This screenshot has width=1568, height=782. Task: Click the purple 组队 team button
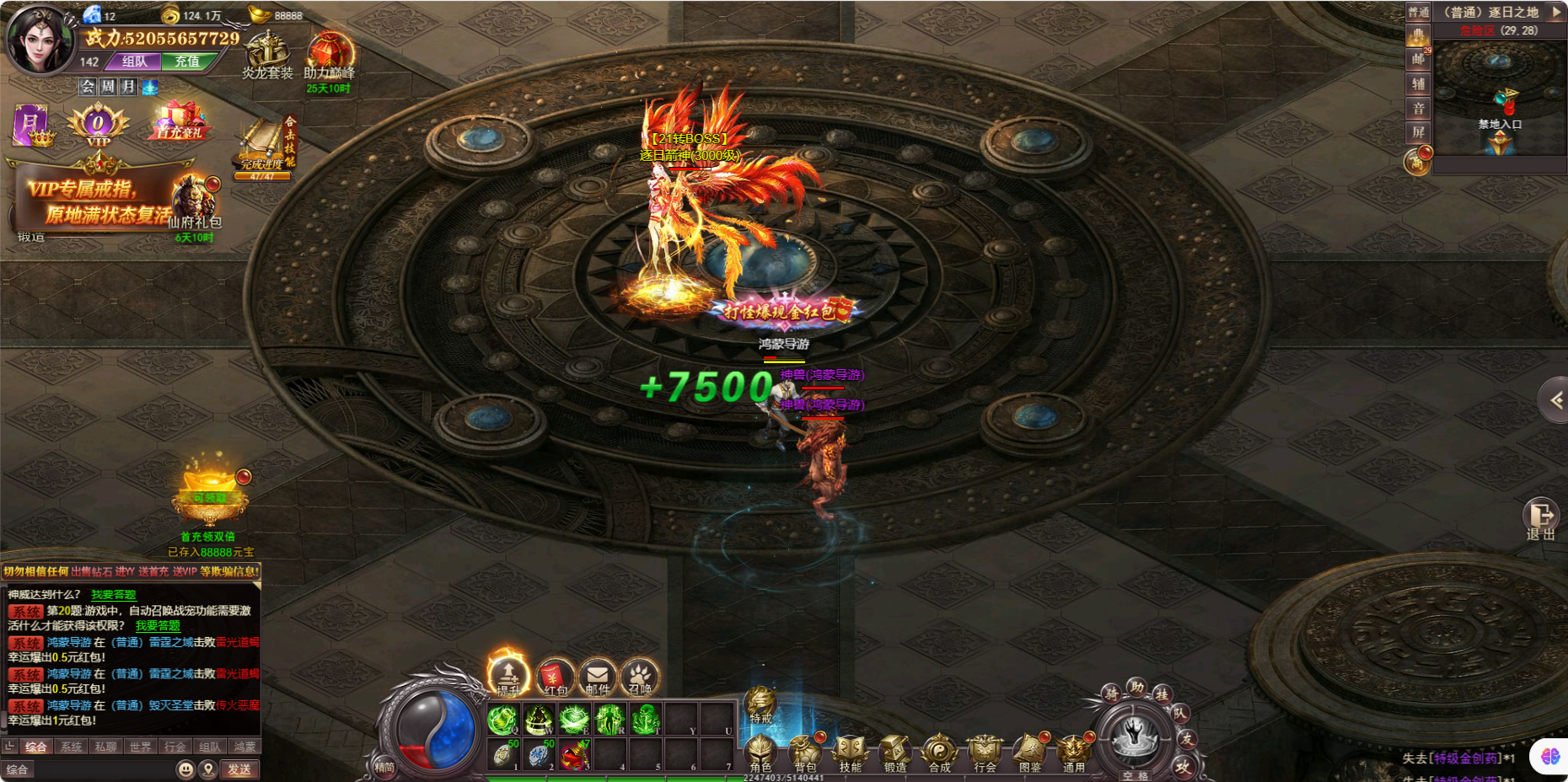tap(135, 62)
